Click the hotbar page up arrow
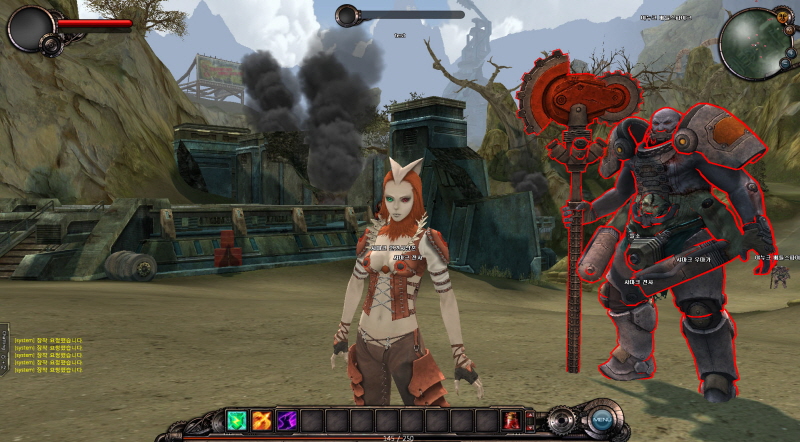The width and height of the screenshot is (800, 442). (529, 413)
